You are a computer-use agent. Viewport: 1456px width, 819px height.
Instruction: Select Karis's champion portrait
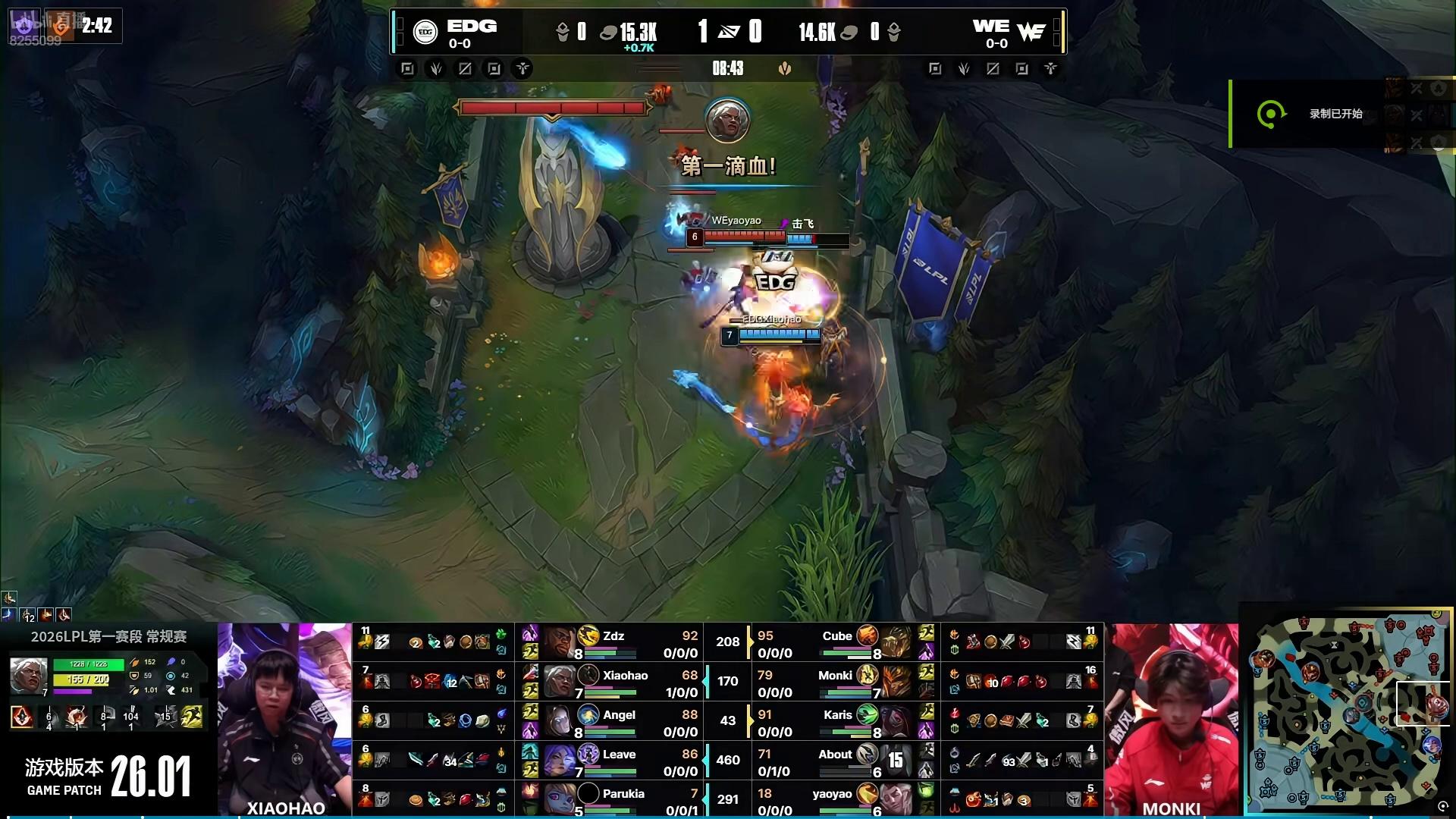click(x=896, y=721)
